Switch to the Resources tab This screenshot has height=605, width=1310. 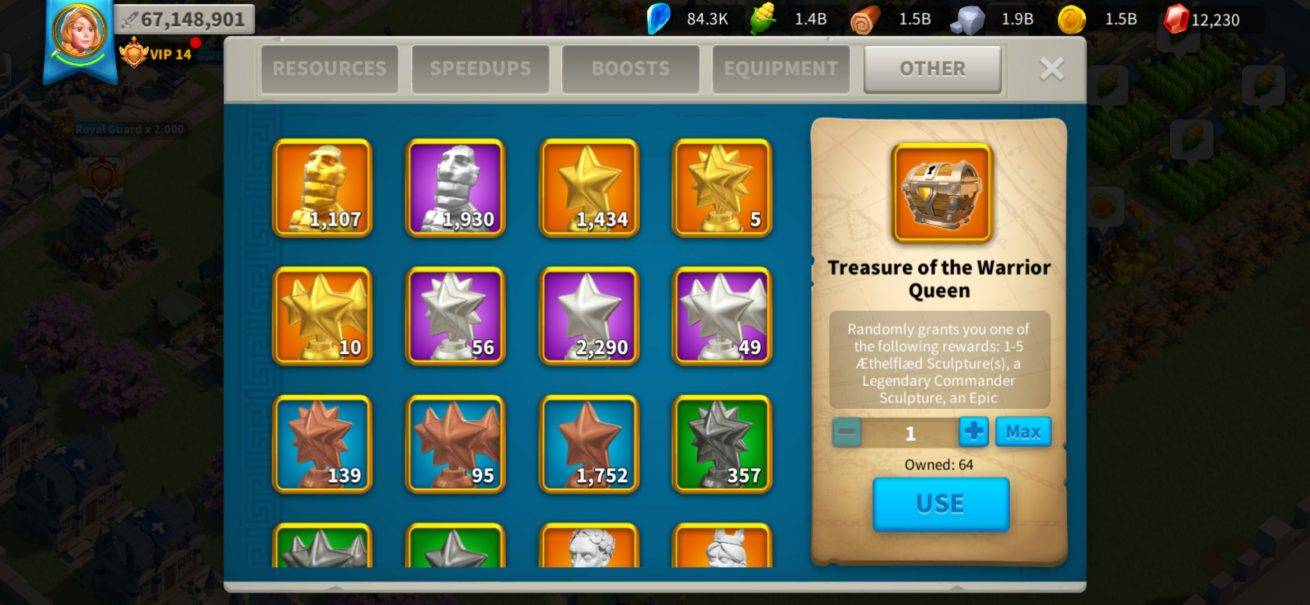(329, 69)
